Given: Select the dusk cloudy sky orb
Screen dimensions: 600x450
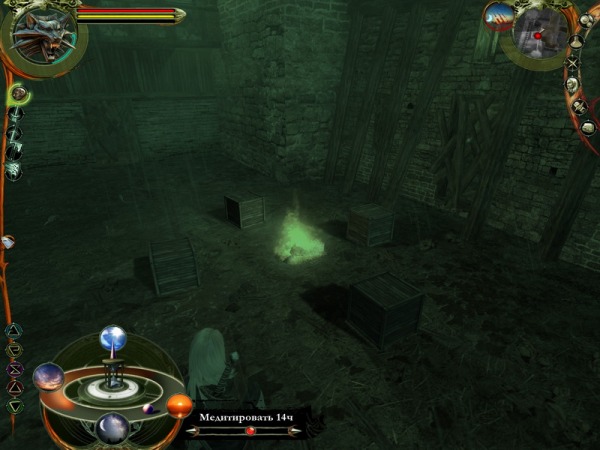Looking at the screenshot, I should (x=48, y=377).
